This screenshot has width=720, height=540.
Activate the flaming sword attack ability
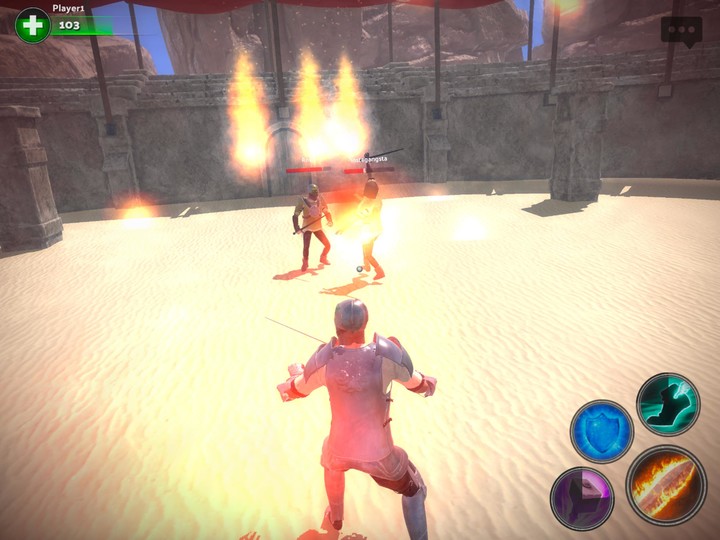tap(666, 485)
